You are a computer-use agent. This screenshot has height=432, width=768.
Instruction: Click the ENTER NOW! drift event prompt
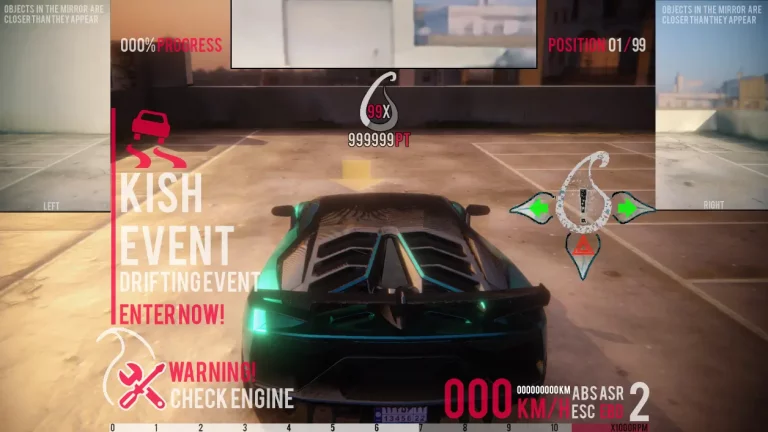(x=172, y=314)
